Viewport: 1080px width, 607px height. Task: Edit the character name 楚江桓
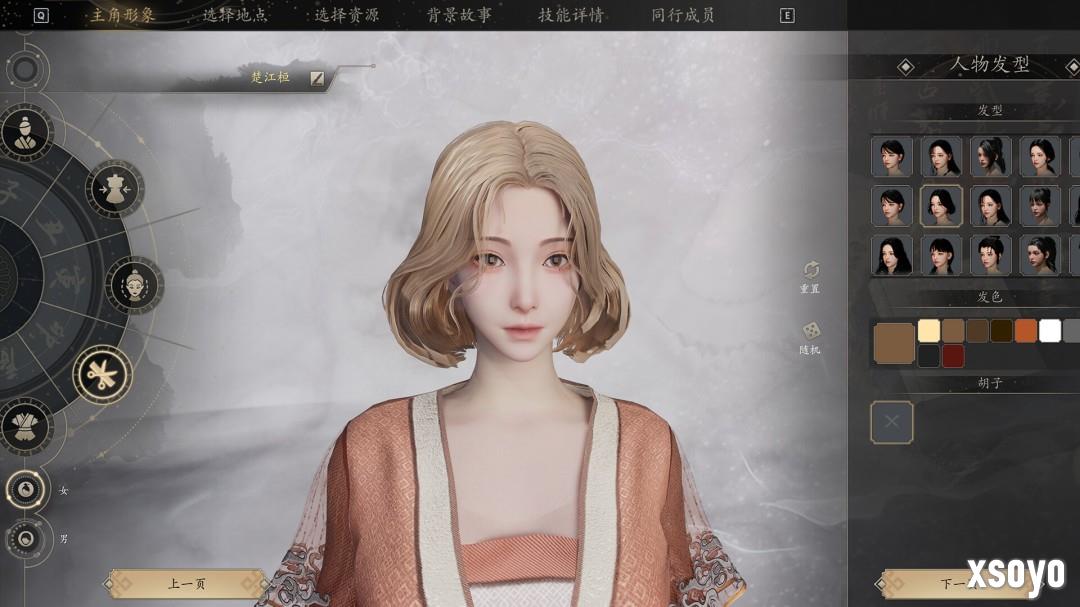coord(317,78)
